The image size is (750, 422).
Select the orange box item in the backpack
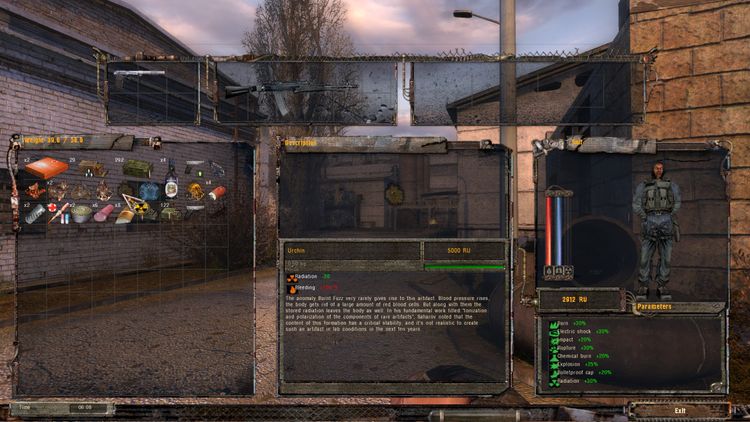point(46,167)
